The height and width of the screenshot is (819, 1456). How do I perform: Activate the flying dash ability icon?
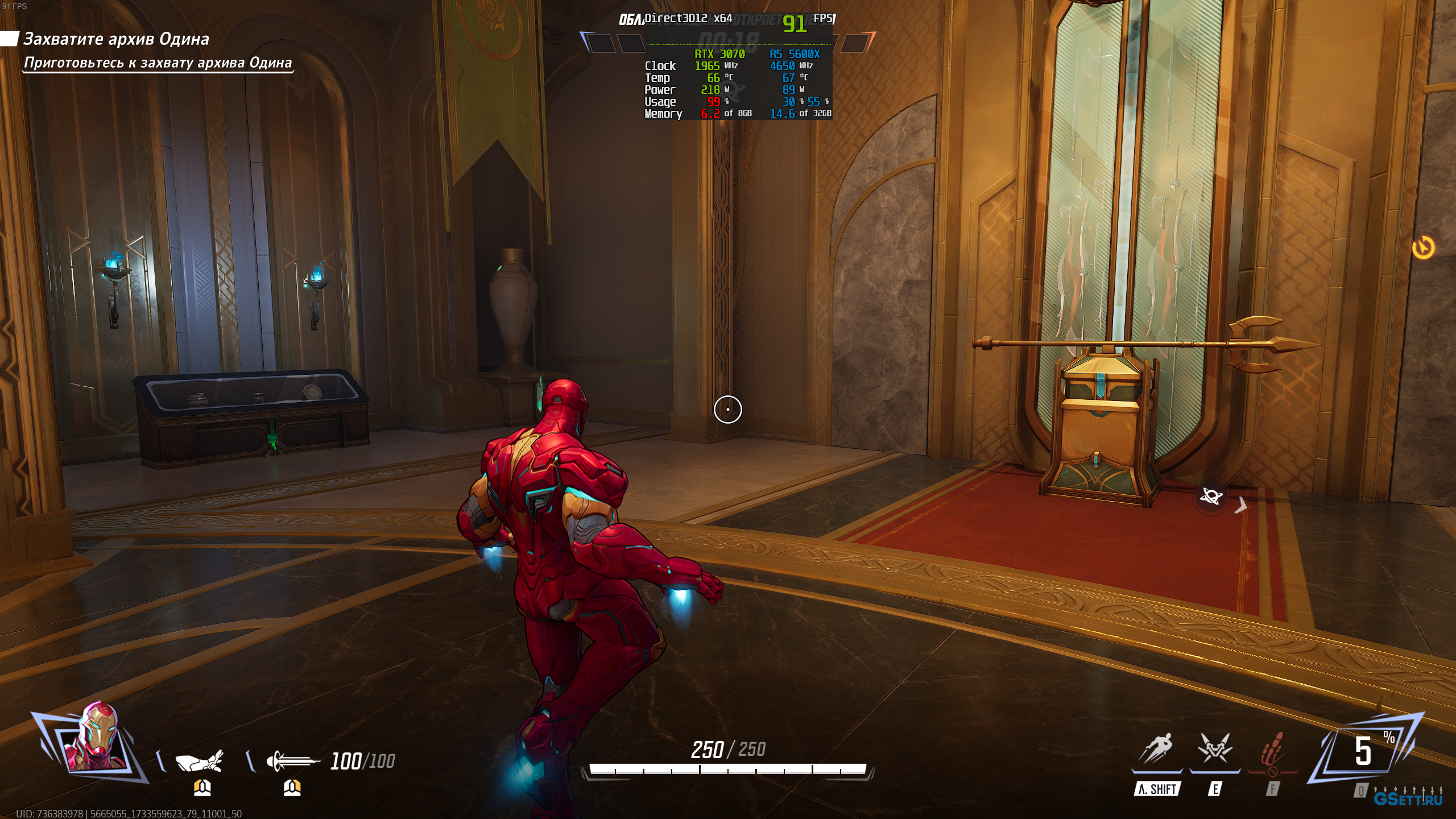pyautogui.click(x=1156, y=749)
